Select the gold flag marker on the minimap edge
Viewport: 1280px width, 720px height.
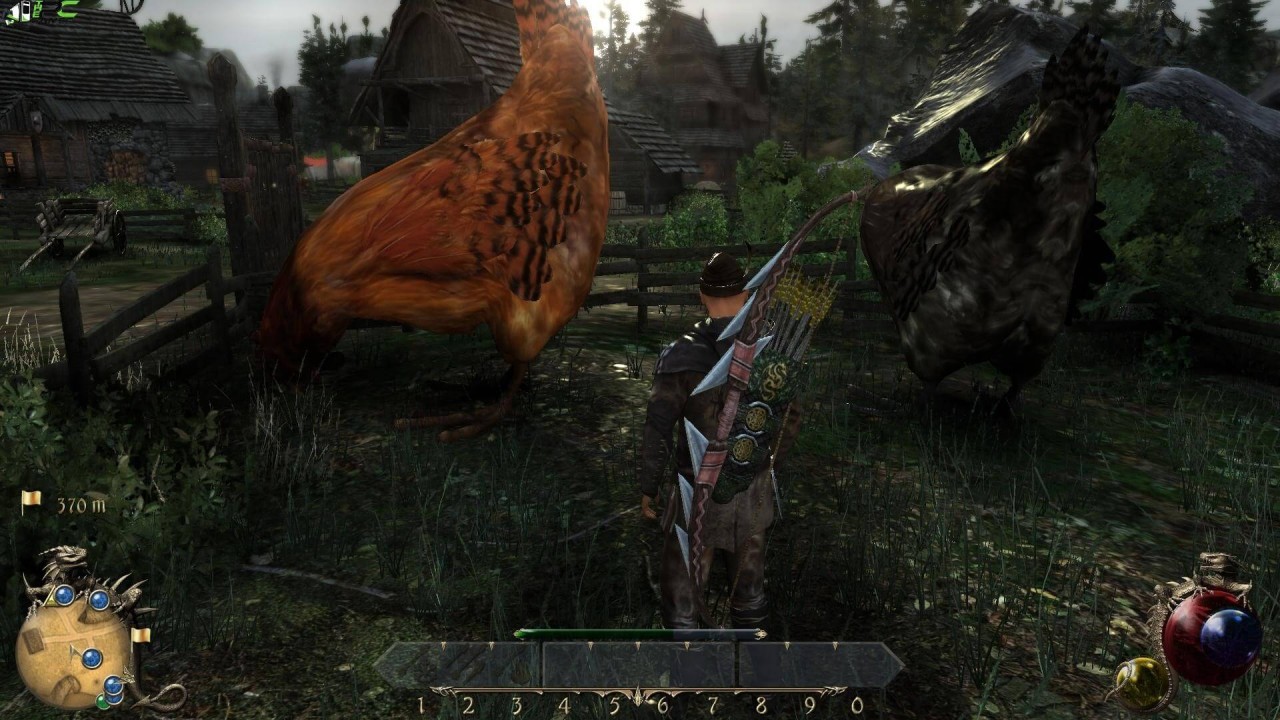point(141,635)
